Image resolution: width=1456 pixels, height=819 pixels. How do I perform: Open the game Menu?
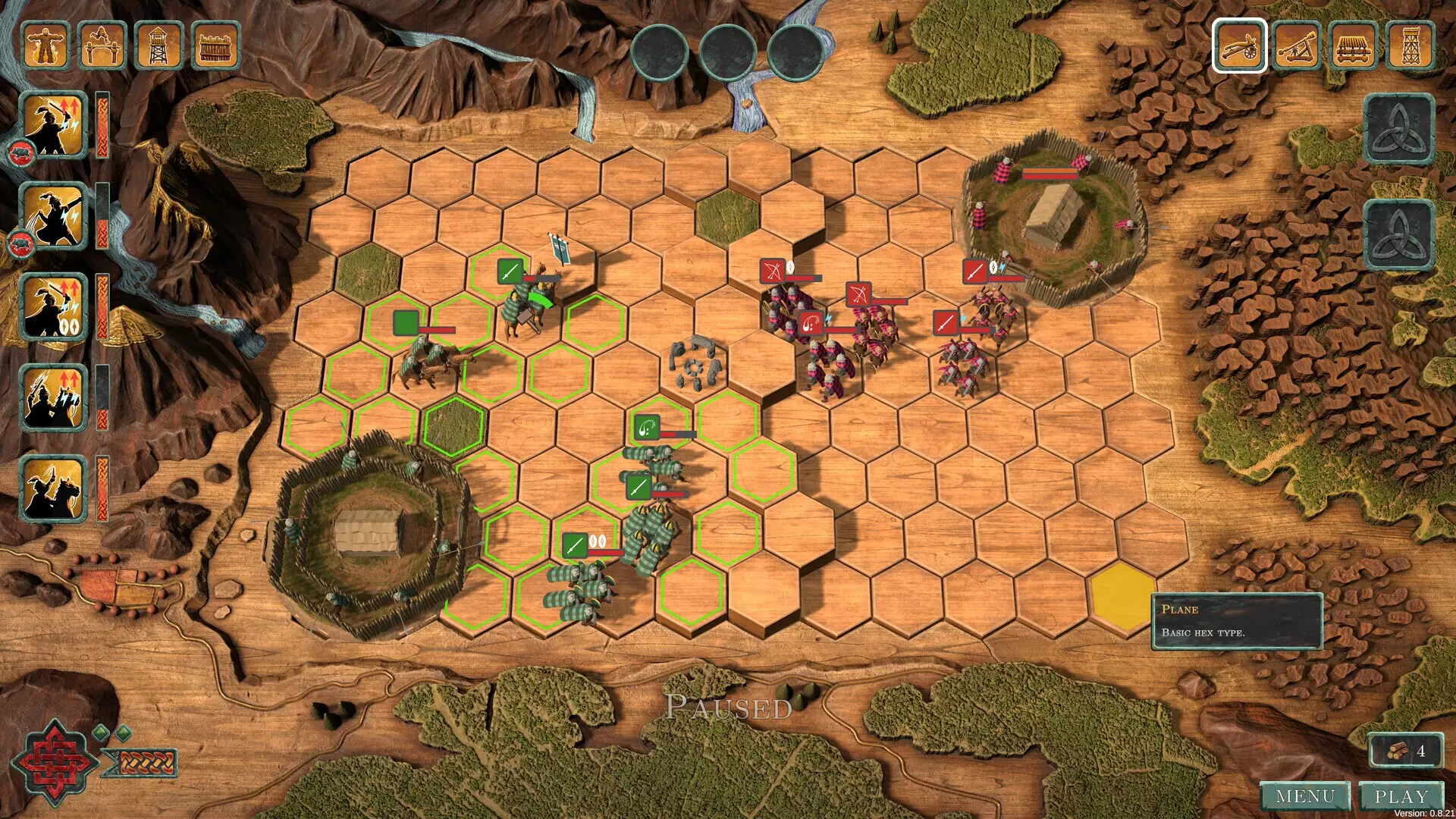1305,796
